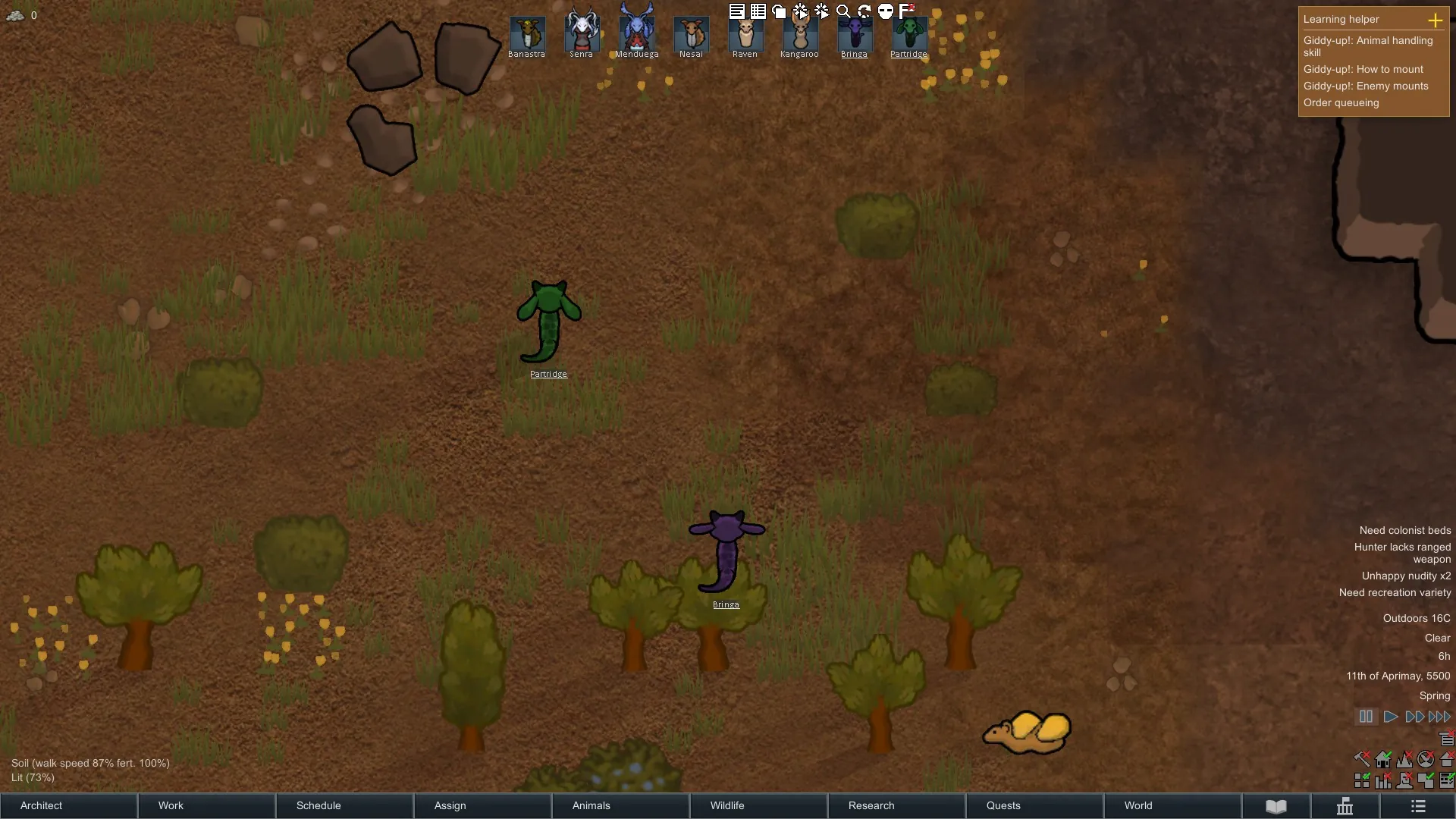The image size is (1456, 819).
Task: Switch to the World view
Action: [x=1172, y=805]
